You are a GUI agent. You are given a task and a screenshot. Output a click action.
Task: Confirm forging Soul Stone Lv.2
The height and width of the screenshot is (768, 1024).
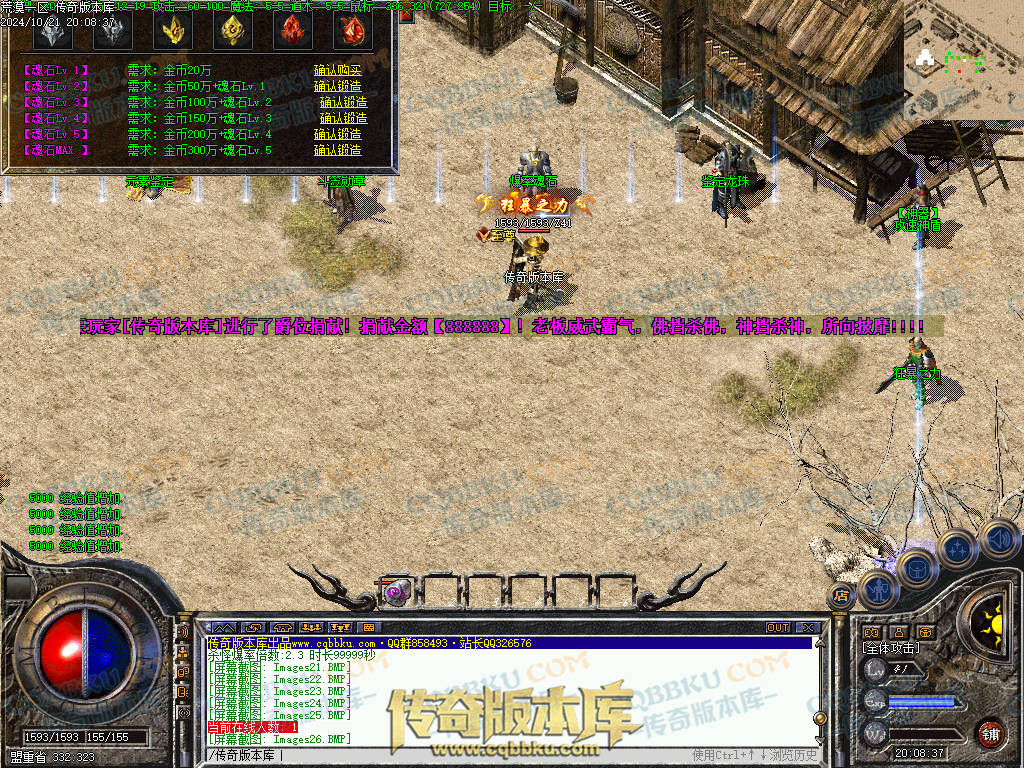tap(337, 86)
